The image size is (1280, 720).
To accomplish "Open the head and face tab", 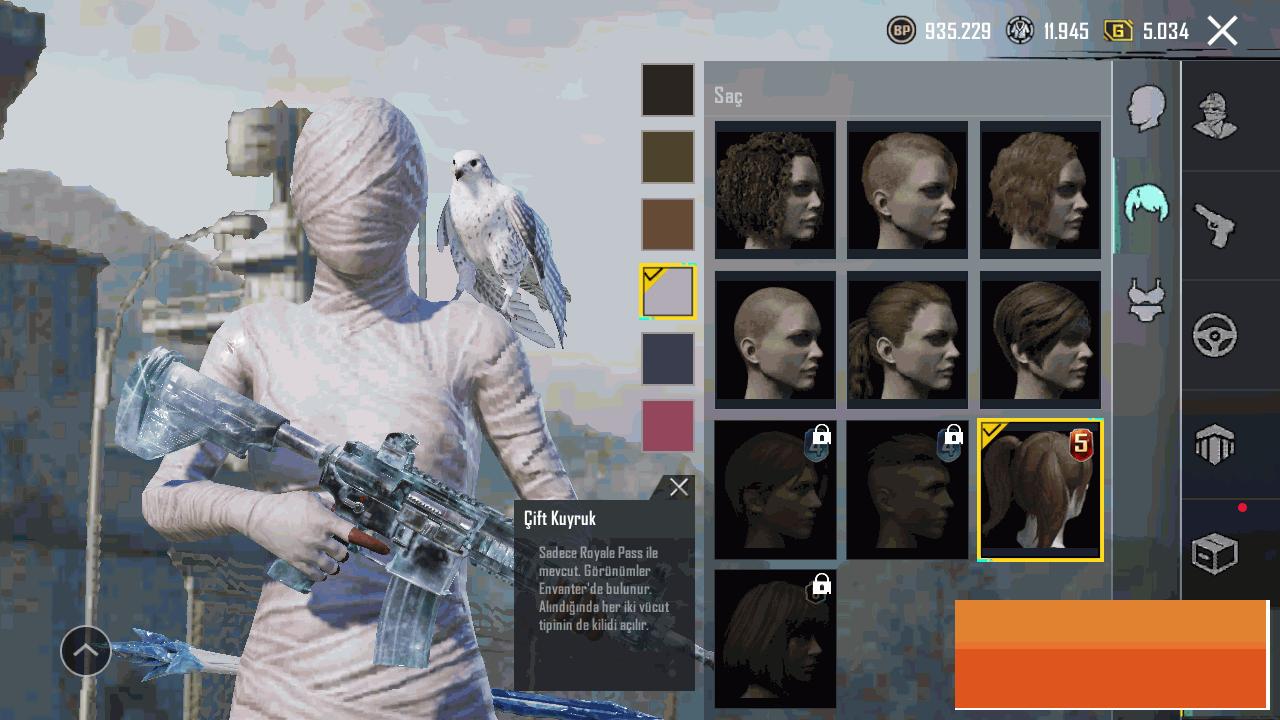I will coord(1146,107).
